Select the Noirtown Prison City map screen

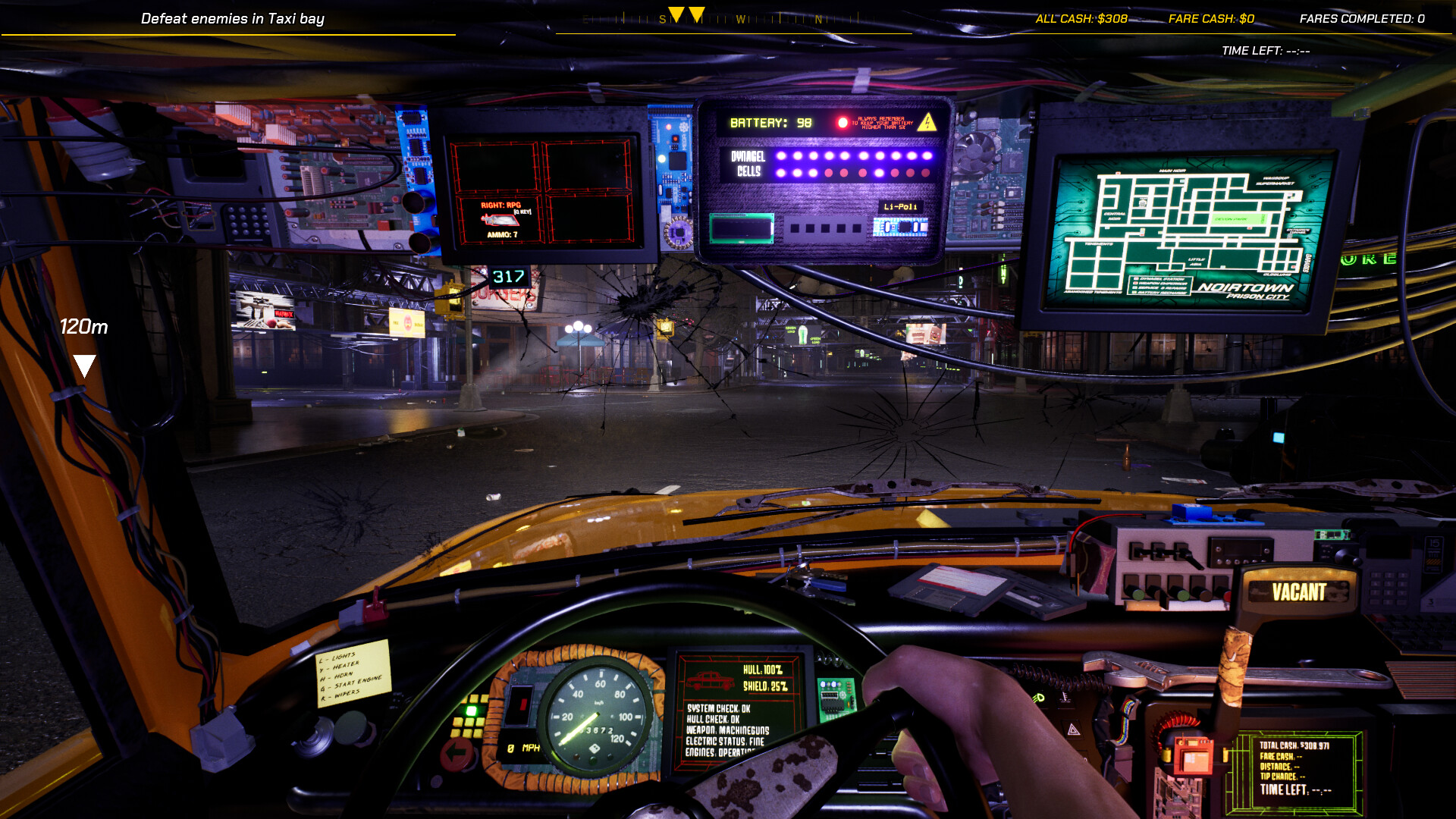(1183, 227)
